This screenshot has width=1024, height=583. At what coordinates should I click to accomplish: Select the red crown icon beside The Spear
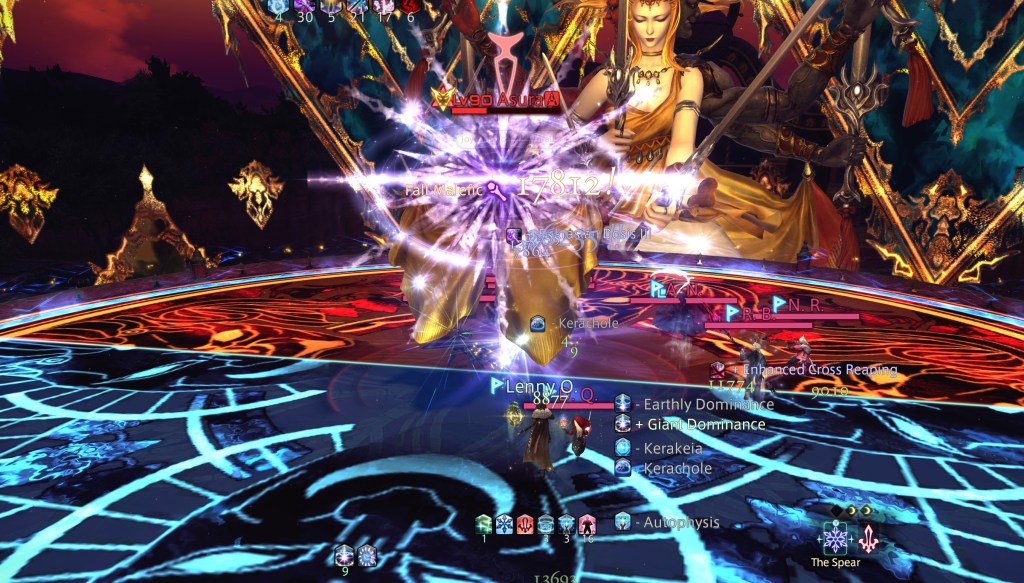tap(868, 539)
